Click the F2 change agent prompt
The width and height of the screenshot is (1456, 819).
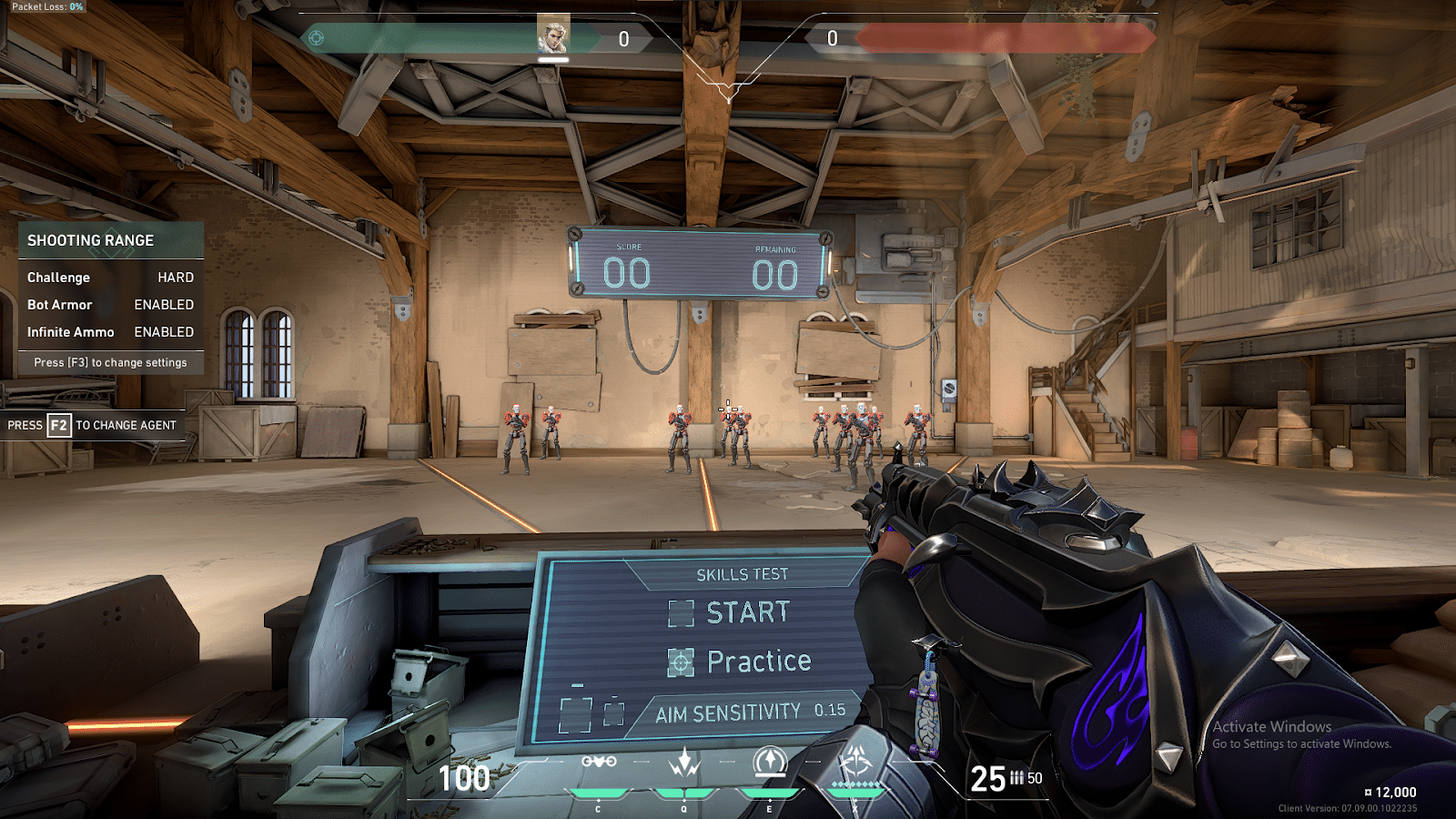tap(94, 425)
